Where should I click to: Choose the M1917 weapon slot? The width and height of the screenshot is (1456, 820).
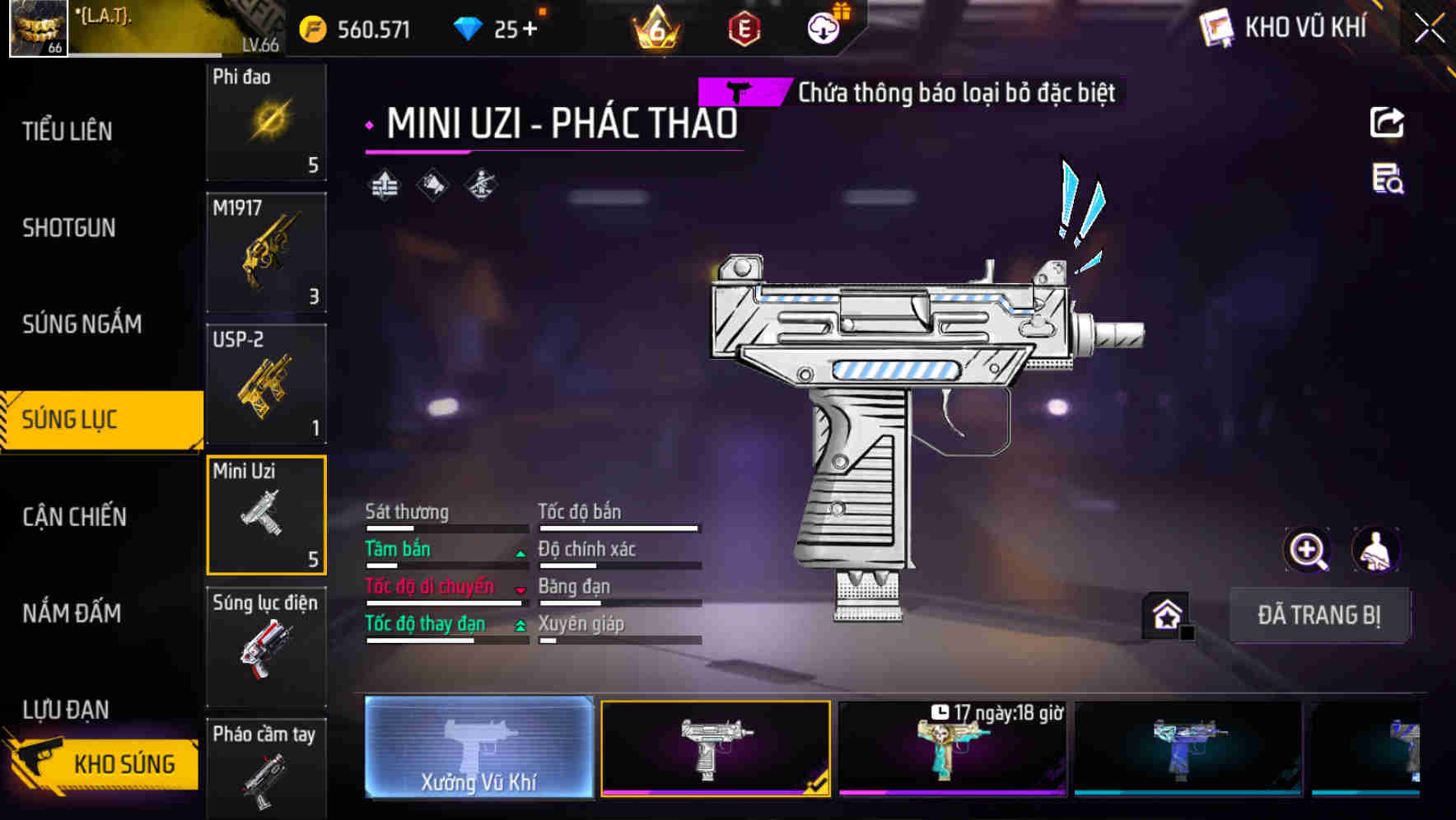[266, 253]
